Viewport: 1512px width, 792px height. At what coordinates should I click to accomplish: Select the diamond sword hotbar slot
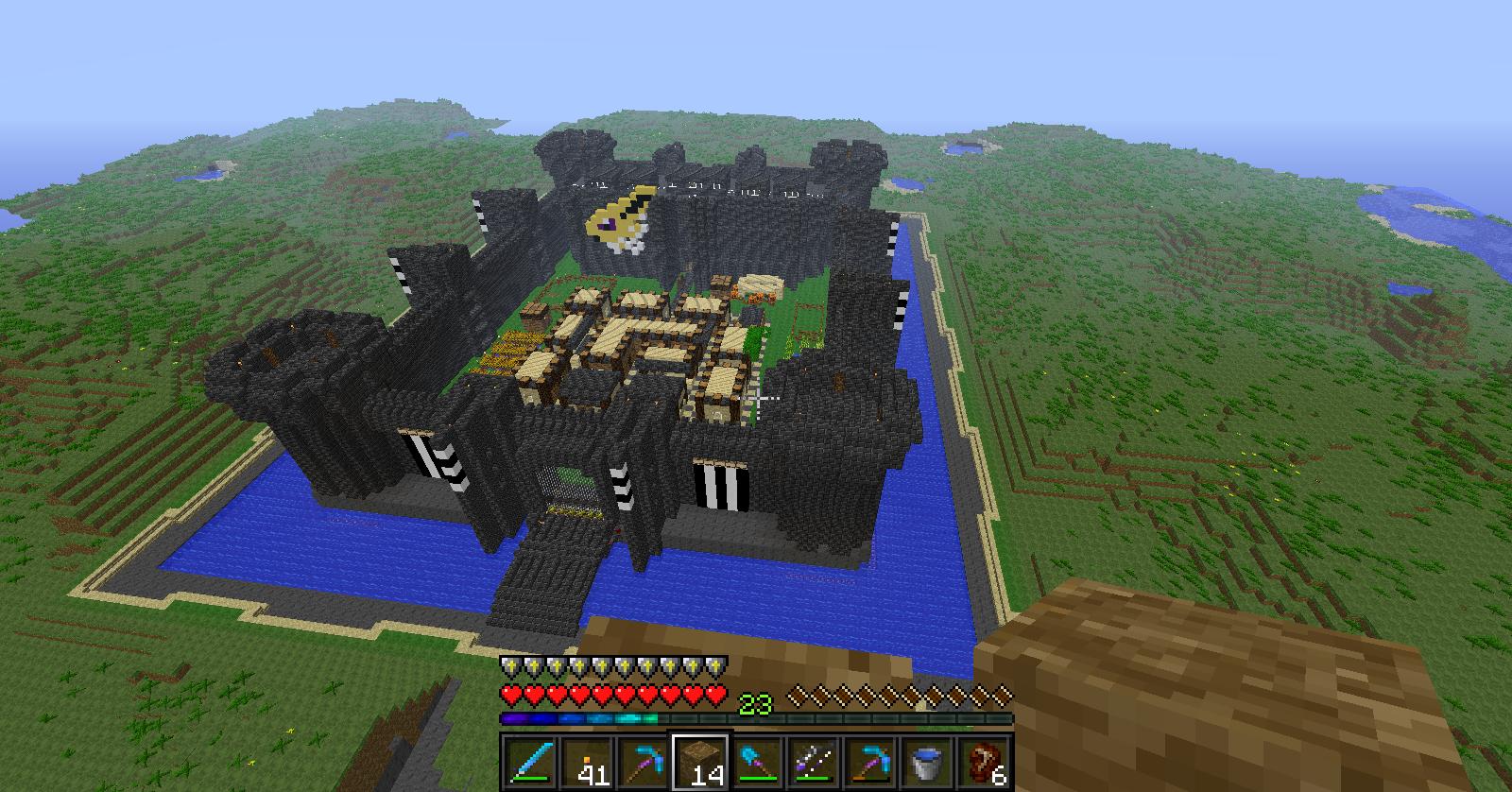[x=524, y=762]
